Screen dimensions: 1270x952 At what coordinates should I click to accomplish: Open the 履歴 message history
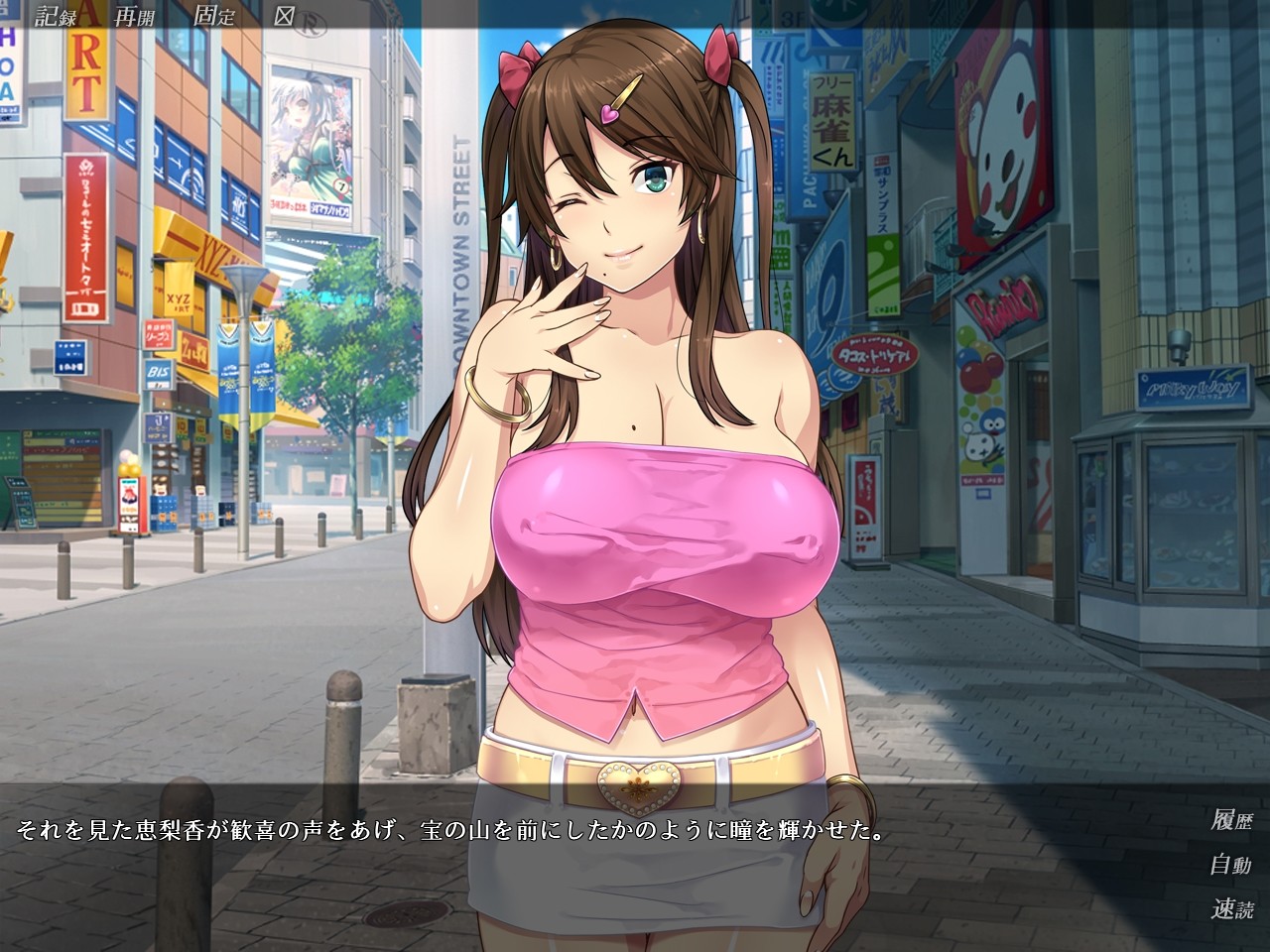1231,820
